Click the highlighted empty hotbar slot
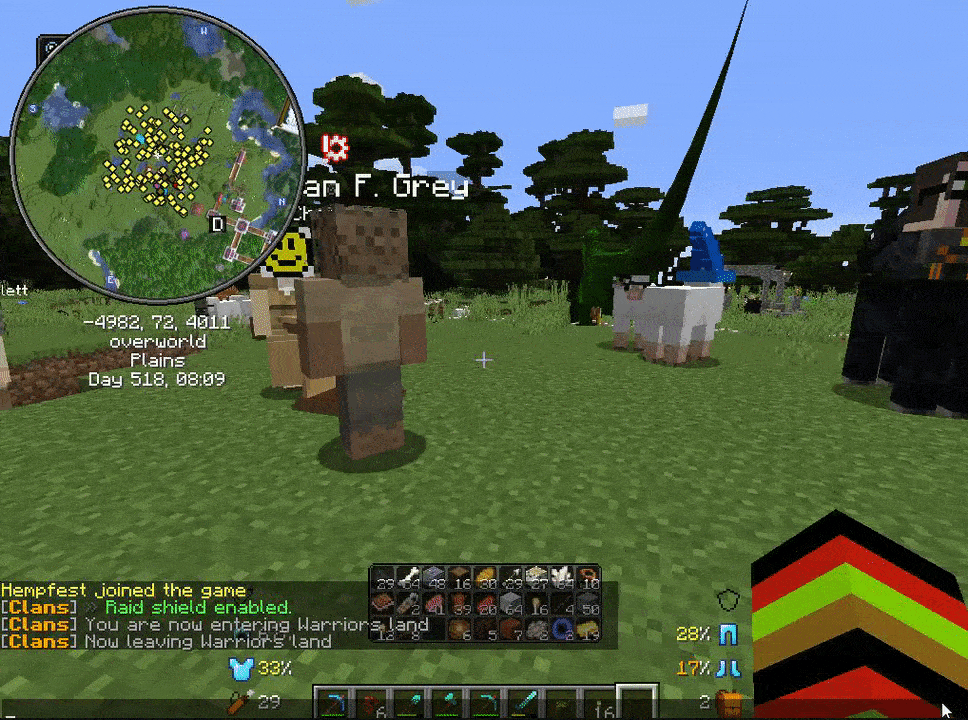Viewport: 968px width, 720px height. click(x=637, y=703)
